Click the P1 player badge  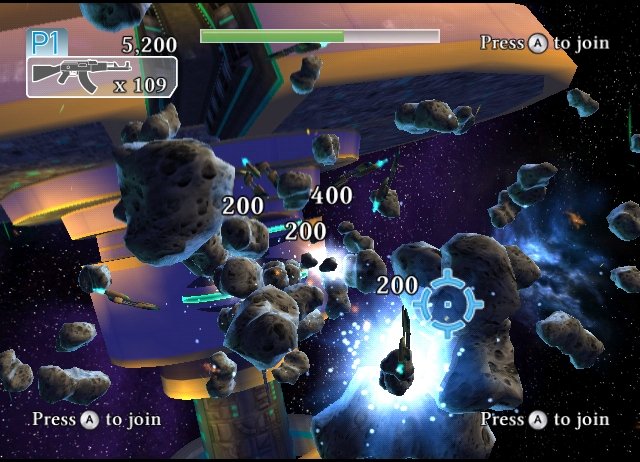point(45,43)
